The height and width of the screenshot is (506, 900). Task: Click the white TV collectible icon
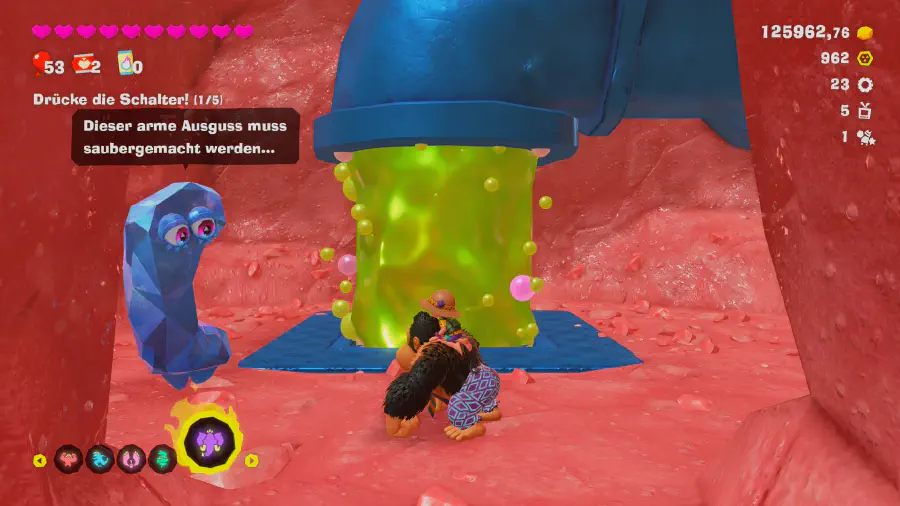coord(865,111)
